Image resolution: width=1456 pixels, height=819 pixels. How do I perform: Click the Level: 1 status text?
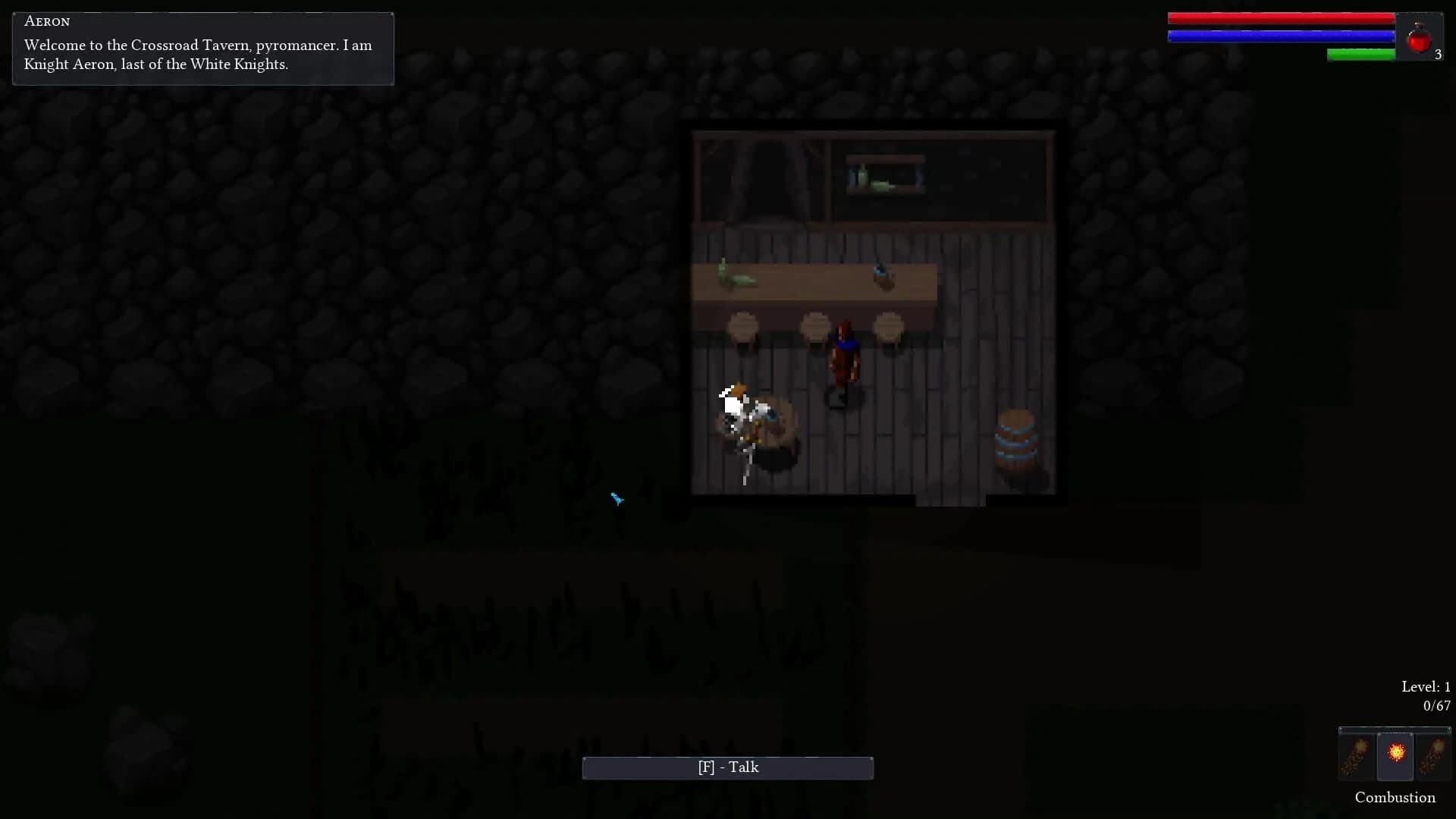click(1425, 686)
